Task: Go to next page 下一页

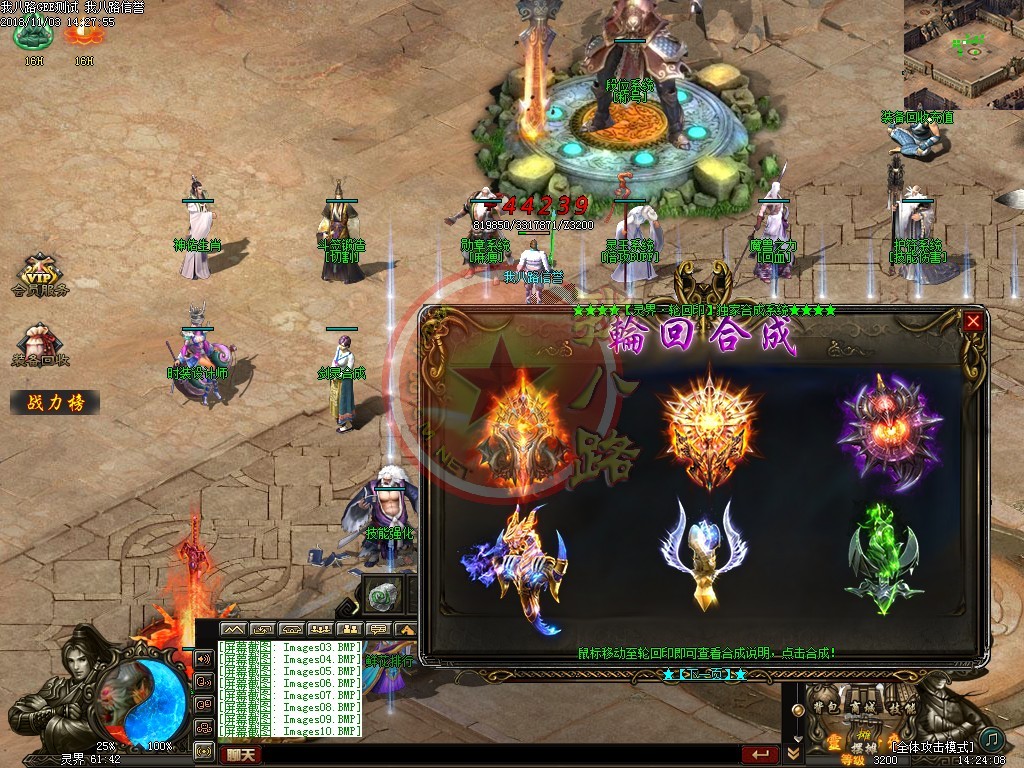Action: coord(704,674)
